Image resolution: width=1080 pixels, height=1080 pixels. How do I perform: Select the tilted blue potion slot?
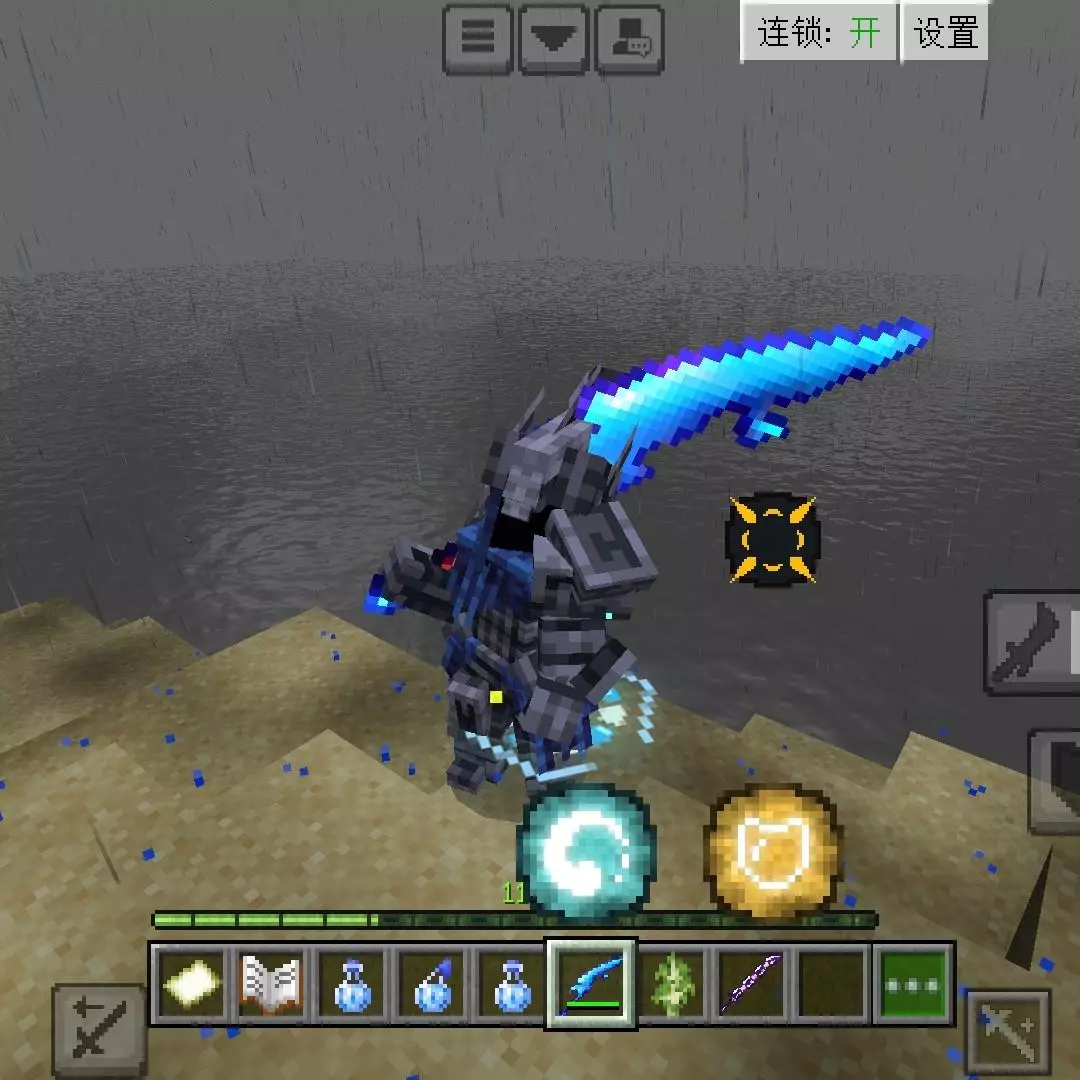click(x=432, y=984)
